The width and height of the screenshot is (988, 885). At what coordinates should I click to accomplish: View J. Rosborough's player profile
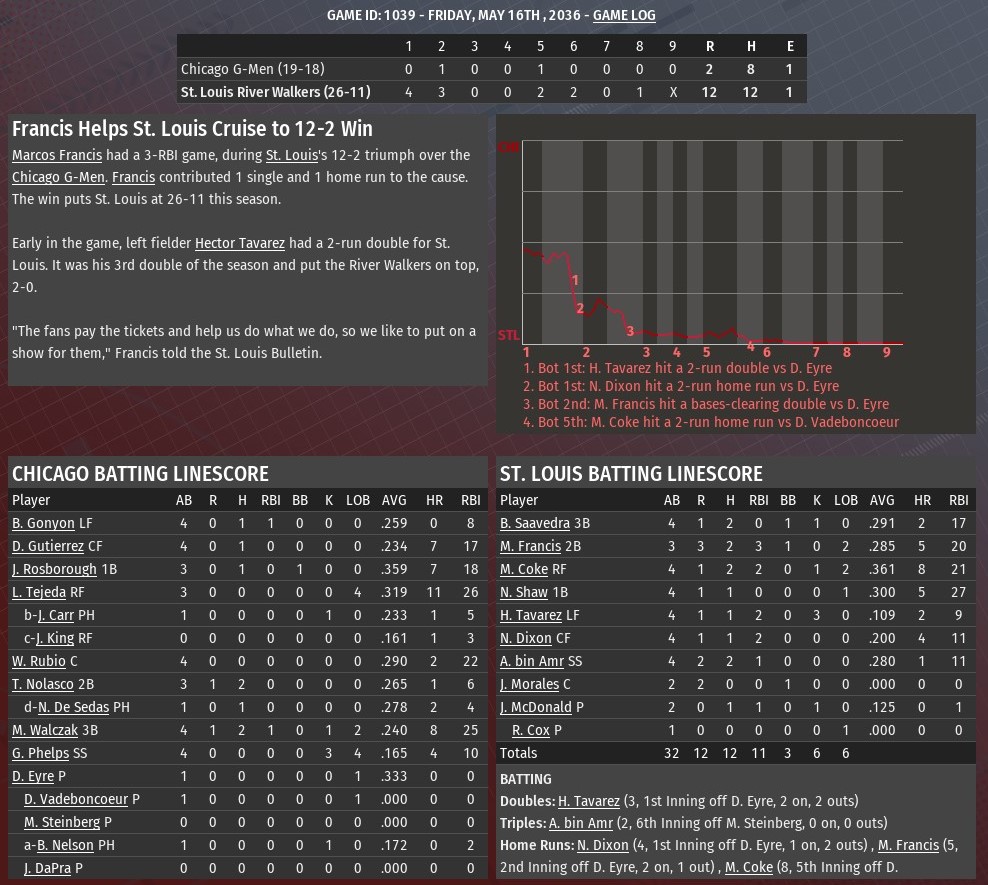(54, 569)
